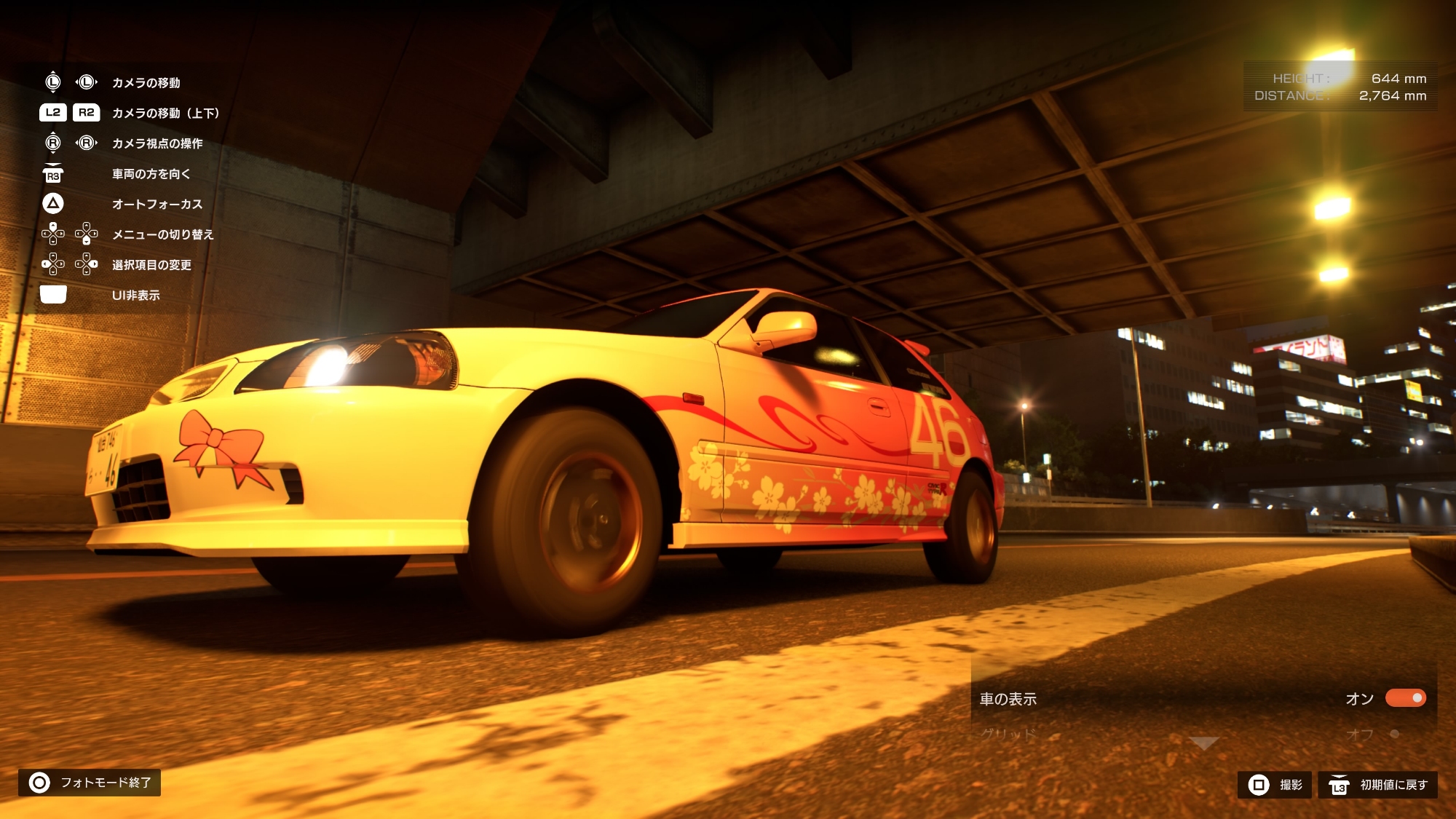The height and width of the screenshot is (819, 1456).
Task: Exit photo mode with フォトモード終了
Action: (x=90, y=783)
